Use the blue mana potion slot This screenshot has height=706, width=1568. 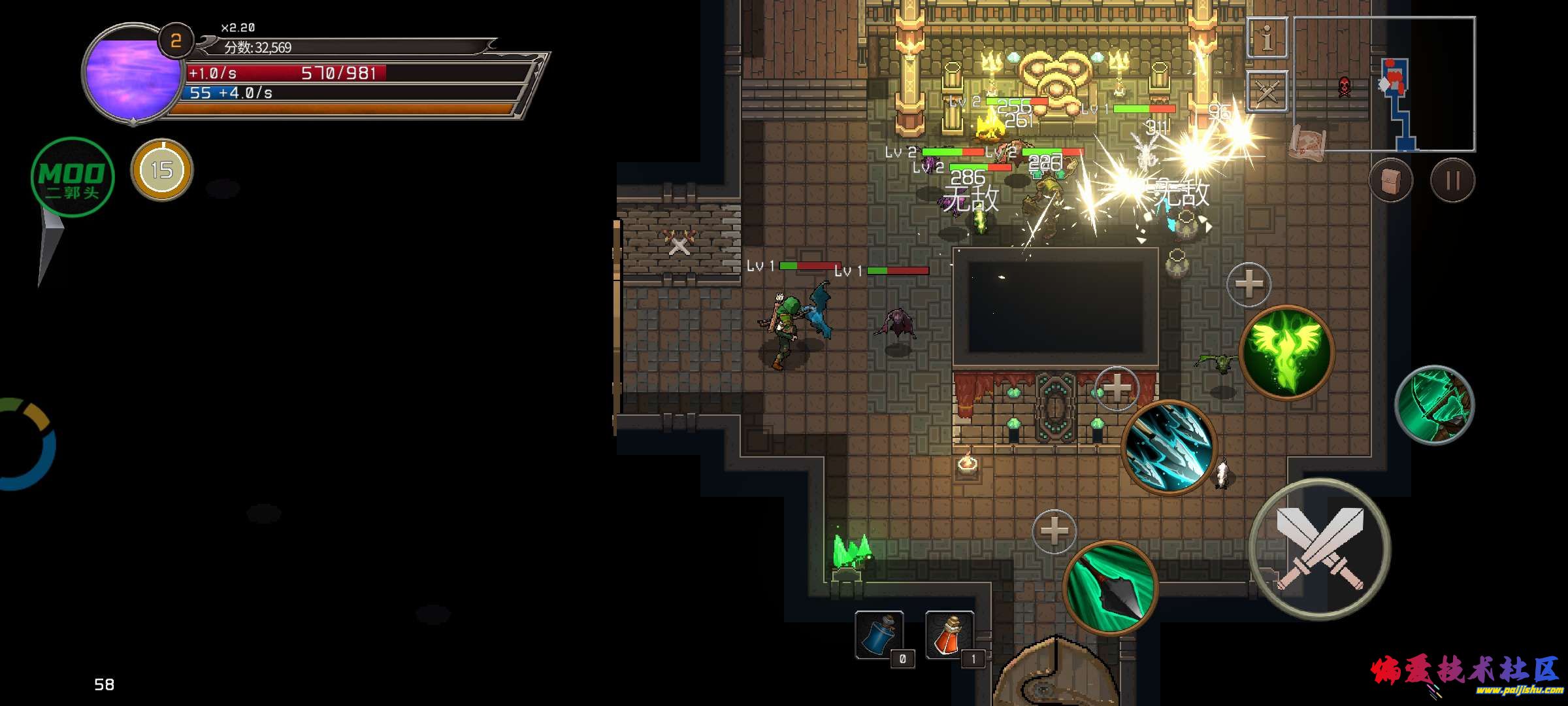(879, 635)
